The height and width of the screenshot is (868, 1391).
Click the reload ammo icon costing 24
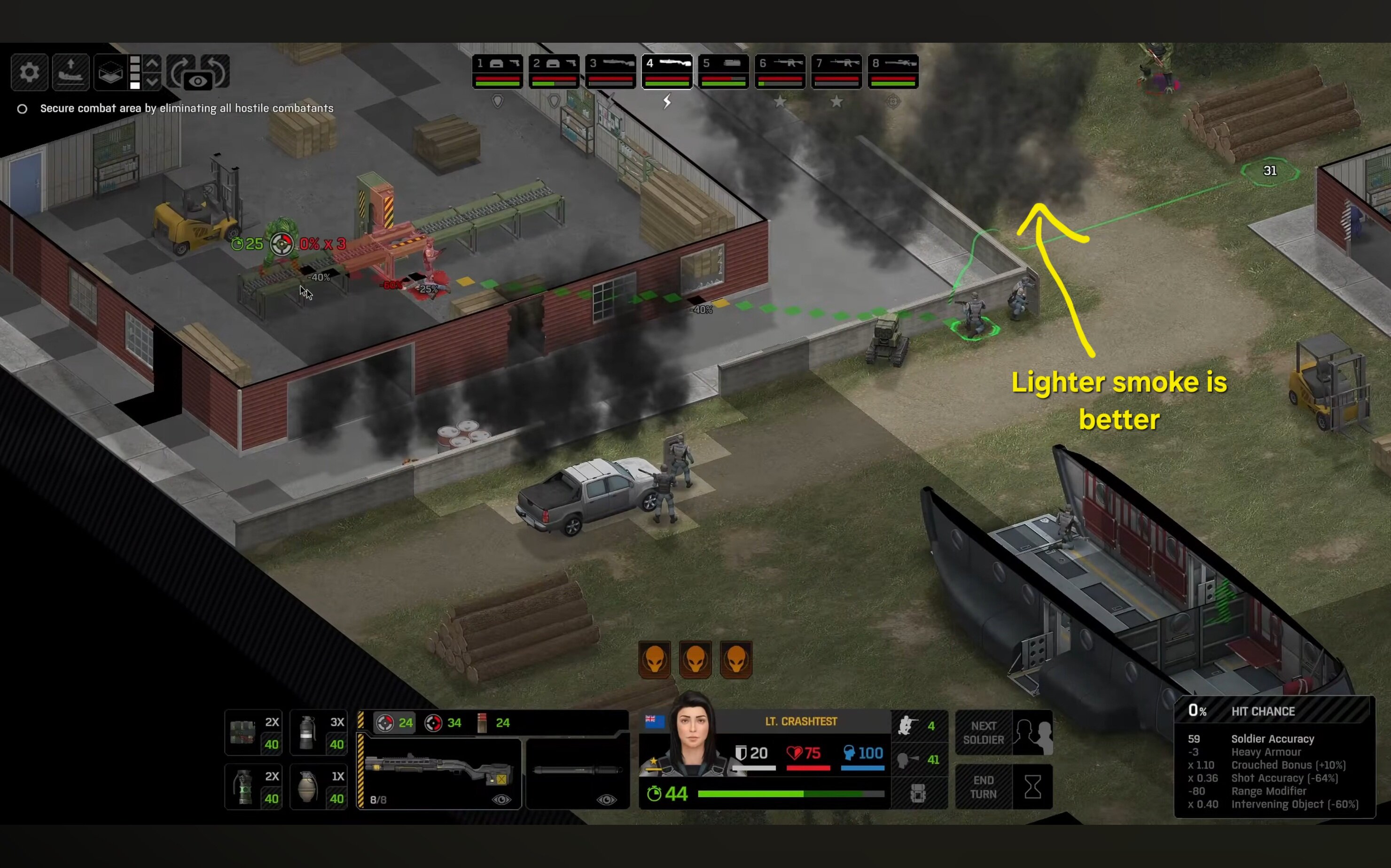pos(492,723)
